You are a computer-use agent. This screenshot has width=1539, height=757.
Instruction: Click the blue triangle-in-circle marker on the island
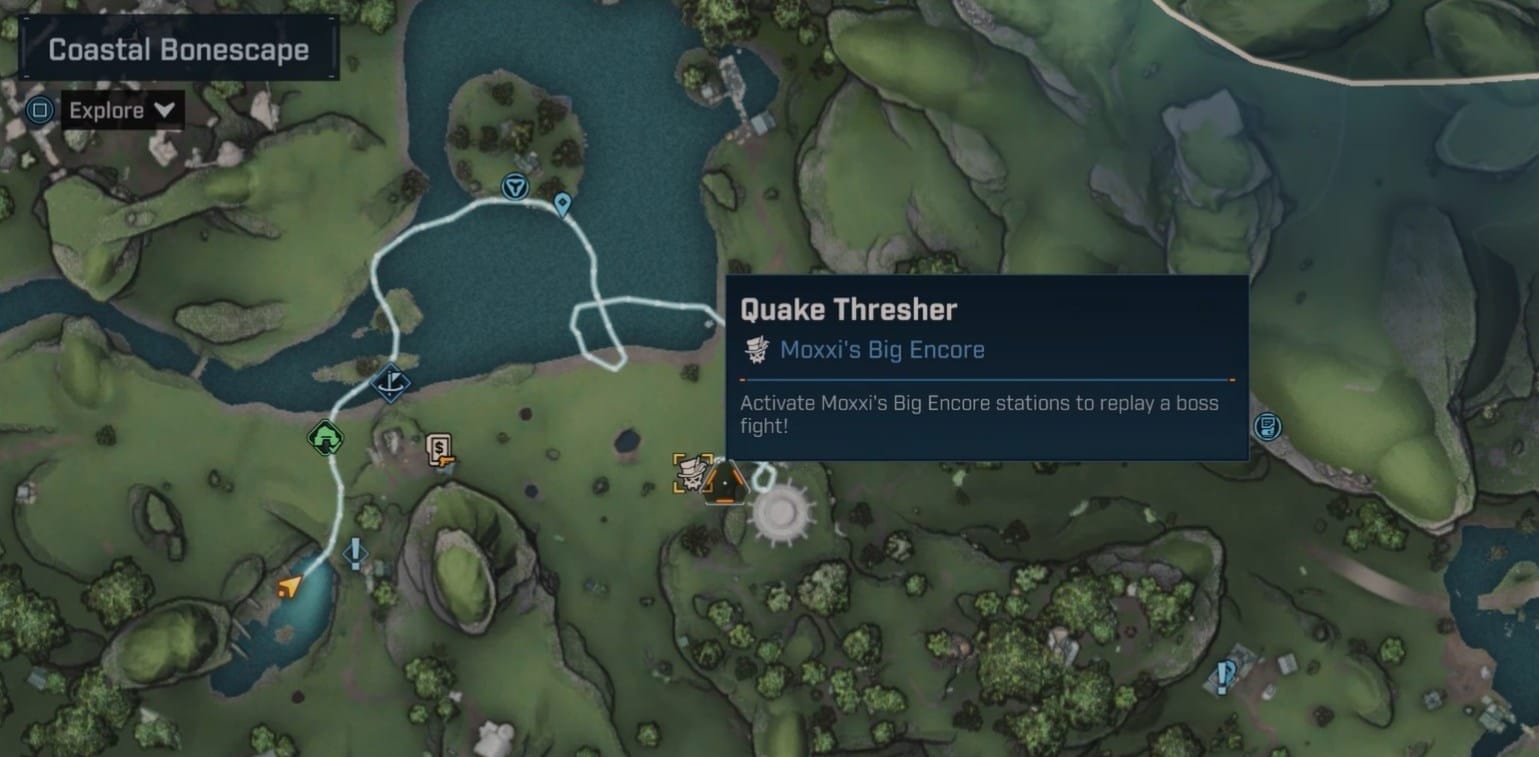(x=514, y=186)
